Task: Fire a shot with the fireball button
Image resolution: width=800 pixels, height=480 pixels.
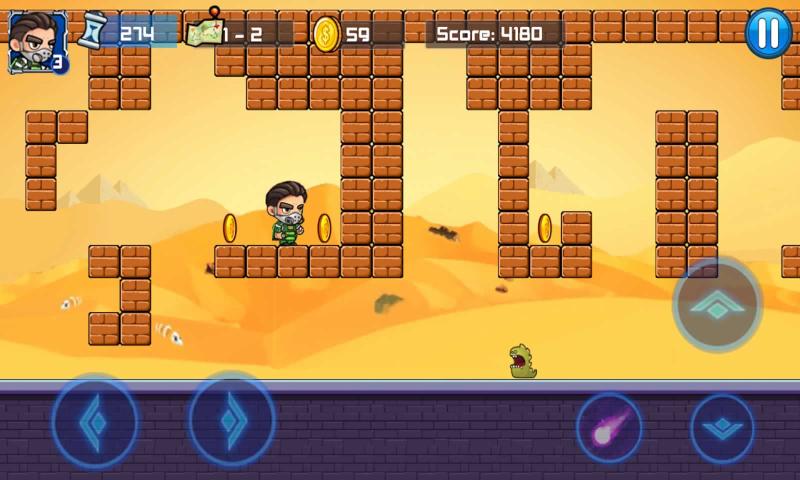Action: [x=609, y=428]
